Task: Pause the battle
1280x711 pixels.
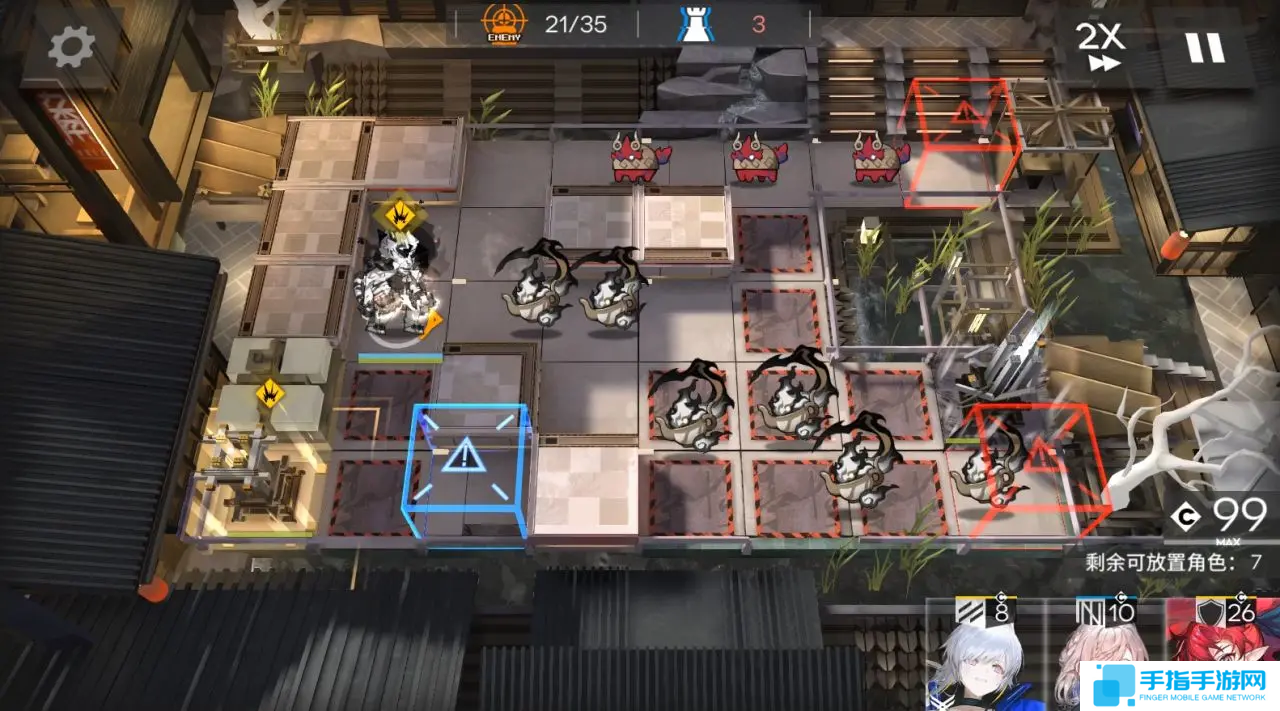Action: [x=1204, y=46]
